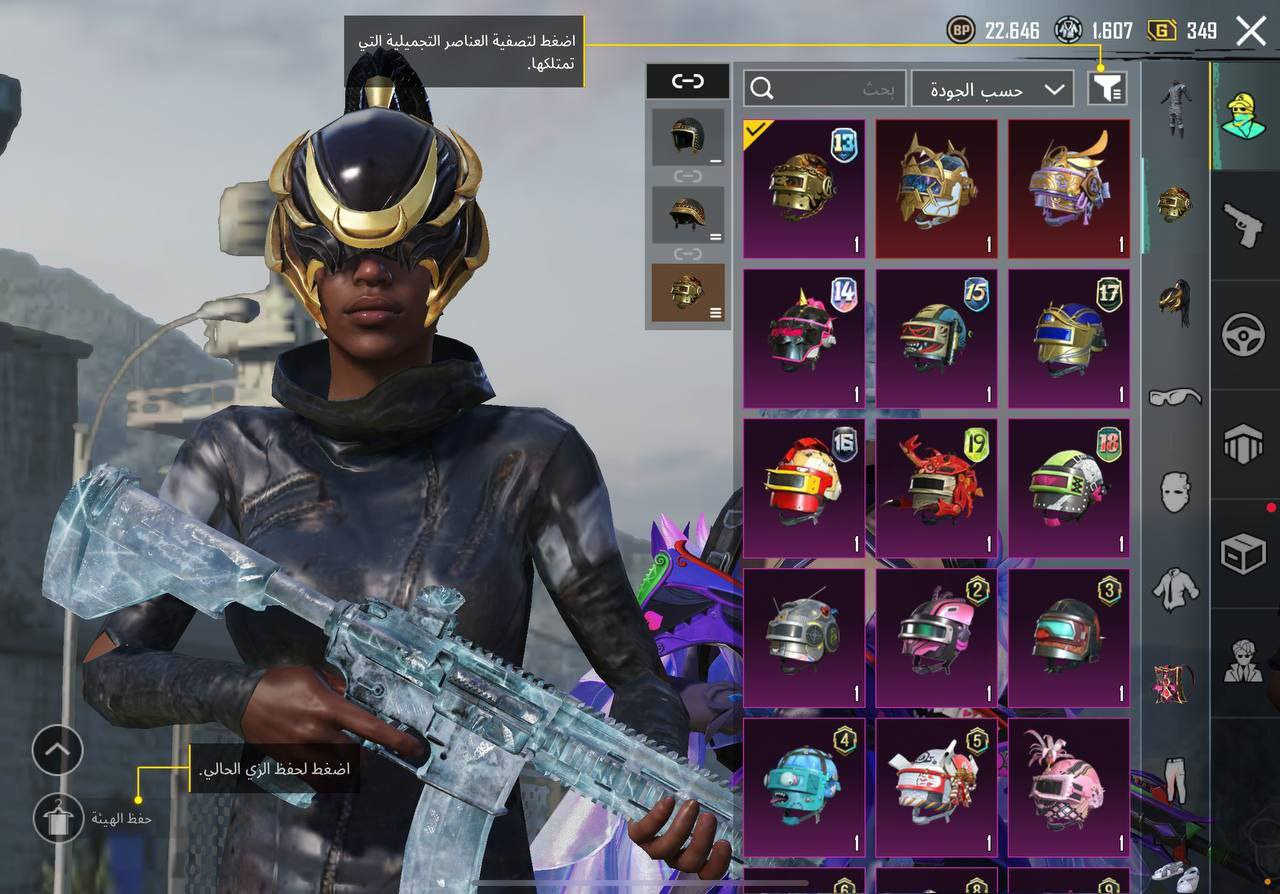Select the gold helmet with badge 13
This screenshot has width=1280, height=894.
pyautogui.click(x=804, y=189)
